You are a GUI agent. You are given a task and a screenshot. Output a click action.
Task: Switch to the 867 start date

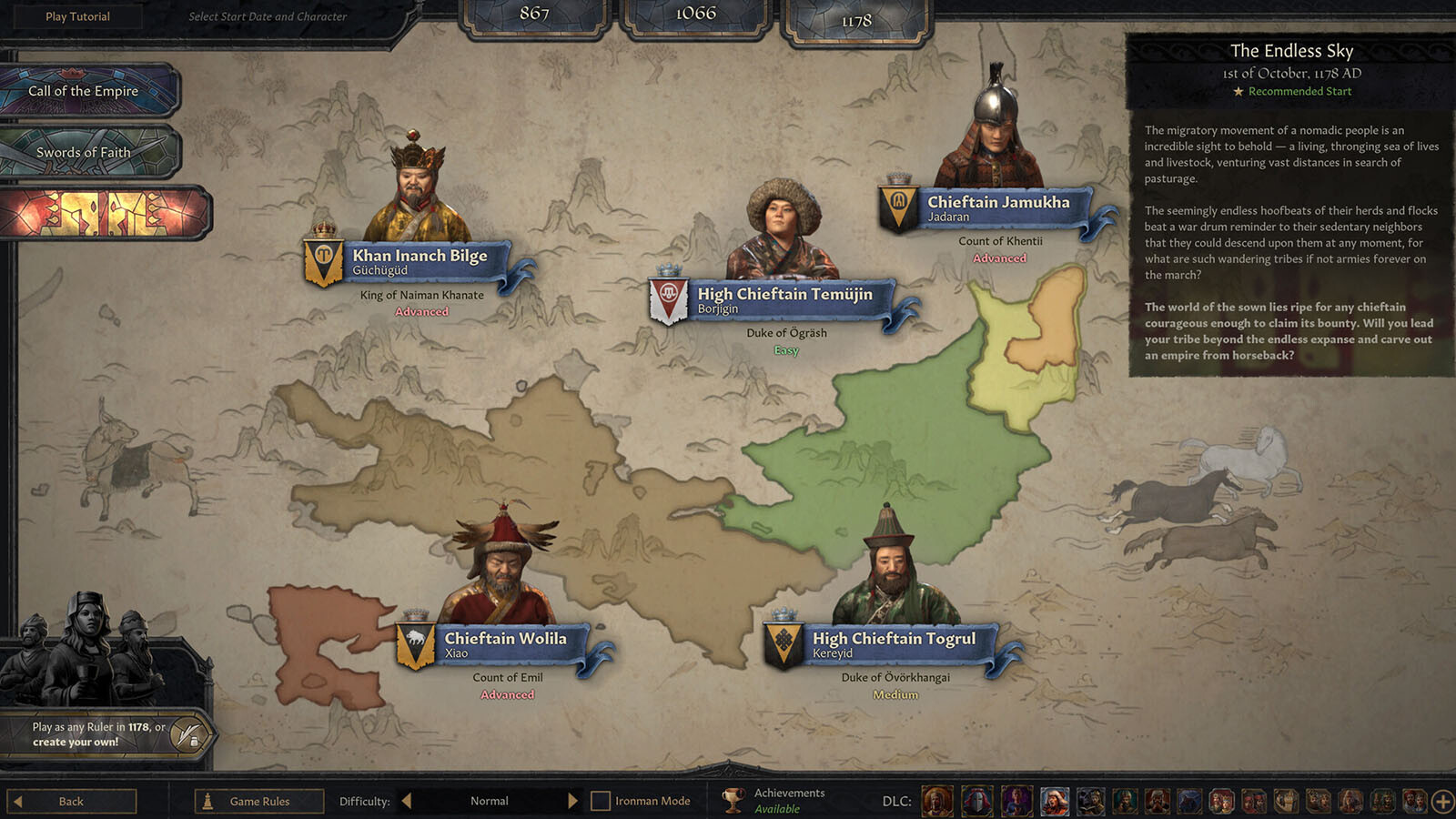coord(534,15)
